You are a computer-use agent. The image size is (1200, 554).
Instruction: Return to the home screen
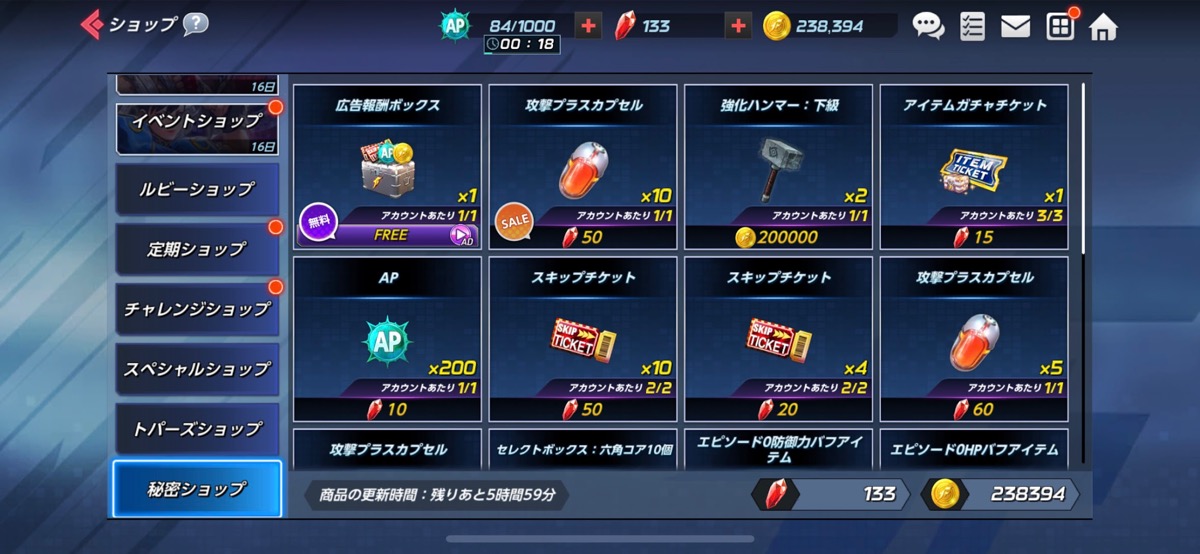1103,26
